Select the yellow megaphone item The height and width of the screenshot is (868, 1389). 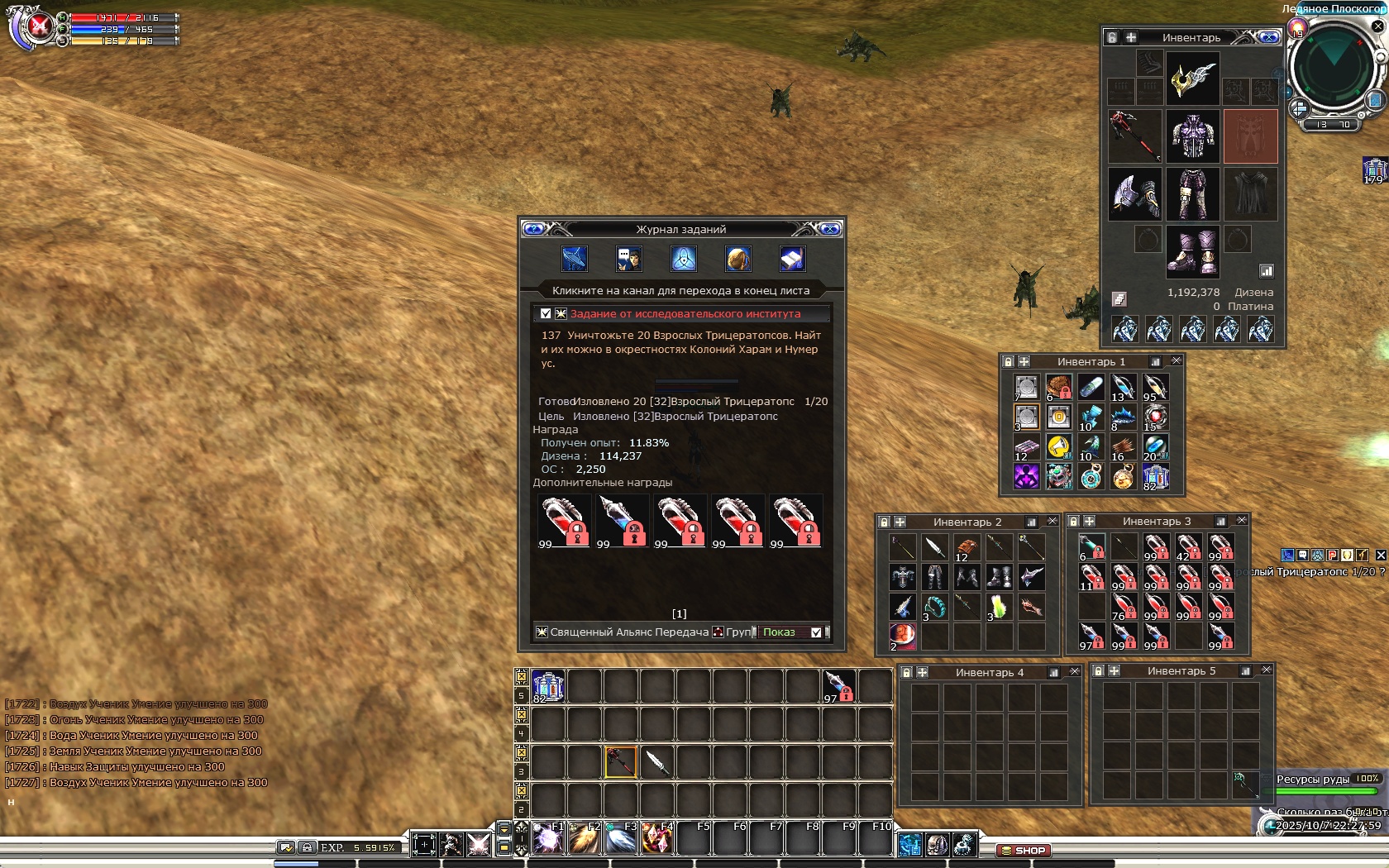click(x=1058, y=447)
